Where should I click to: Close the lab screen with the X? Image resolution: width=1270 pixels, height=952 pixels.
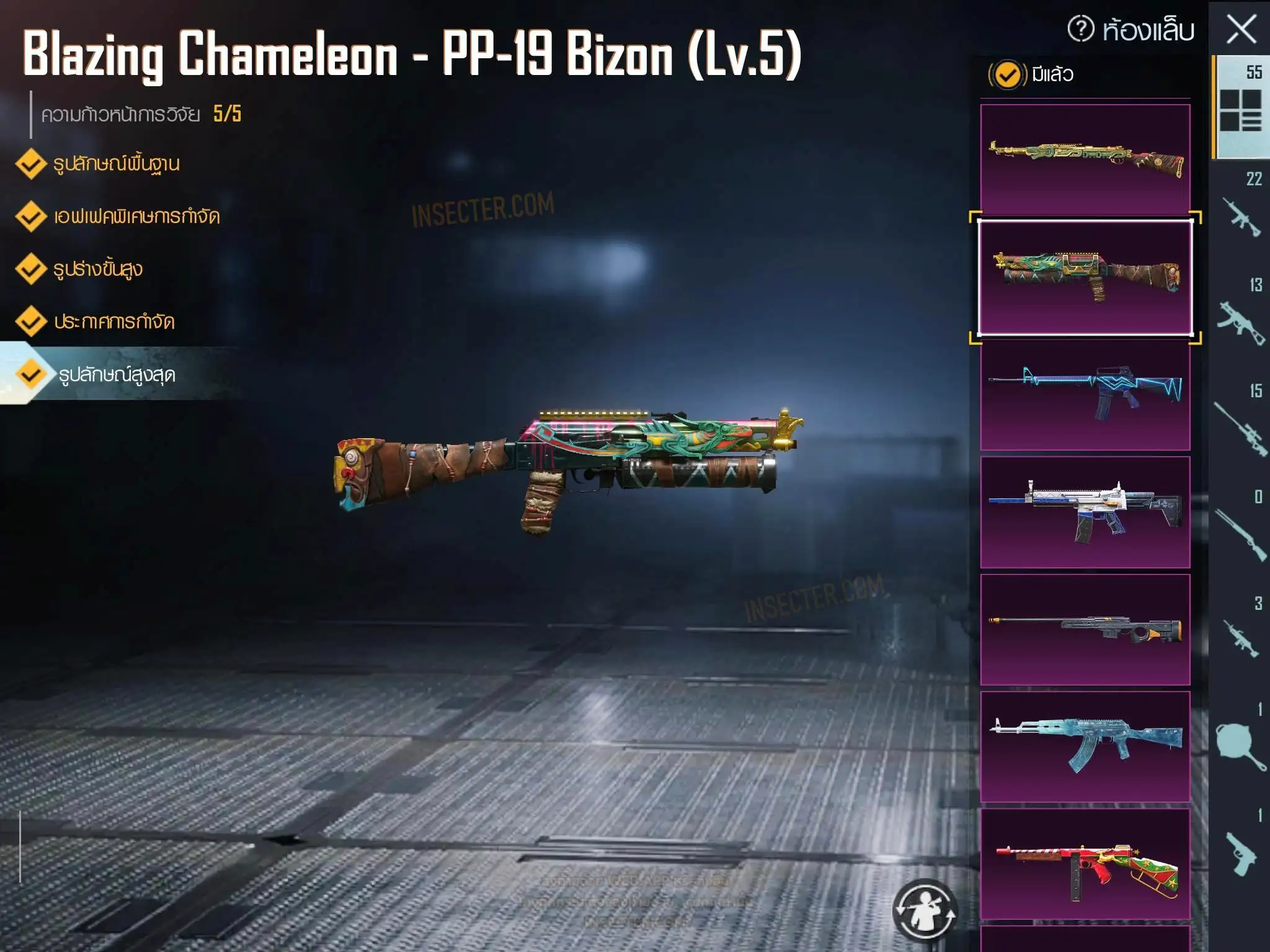click(x=1241, y=30)
